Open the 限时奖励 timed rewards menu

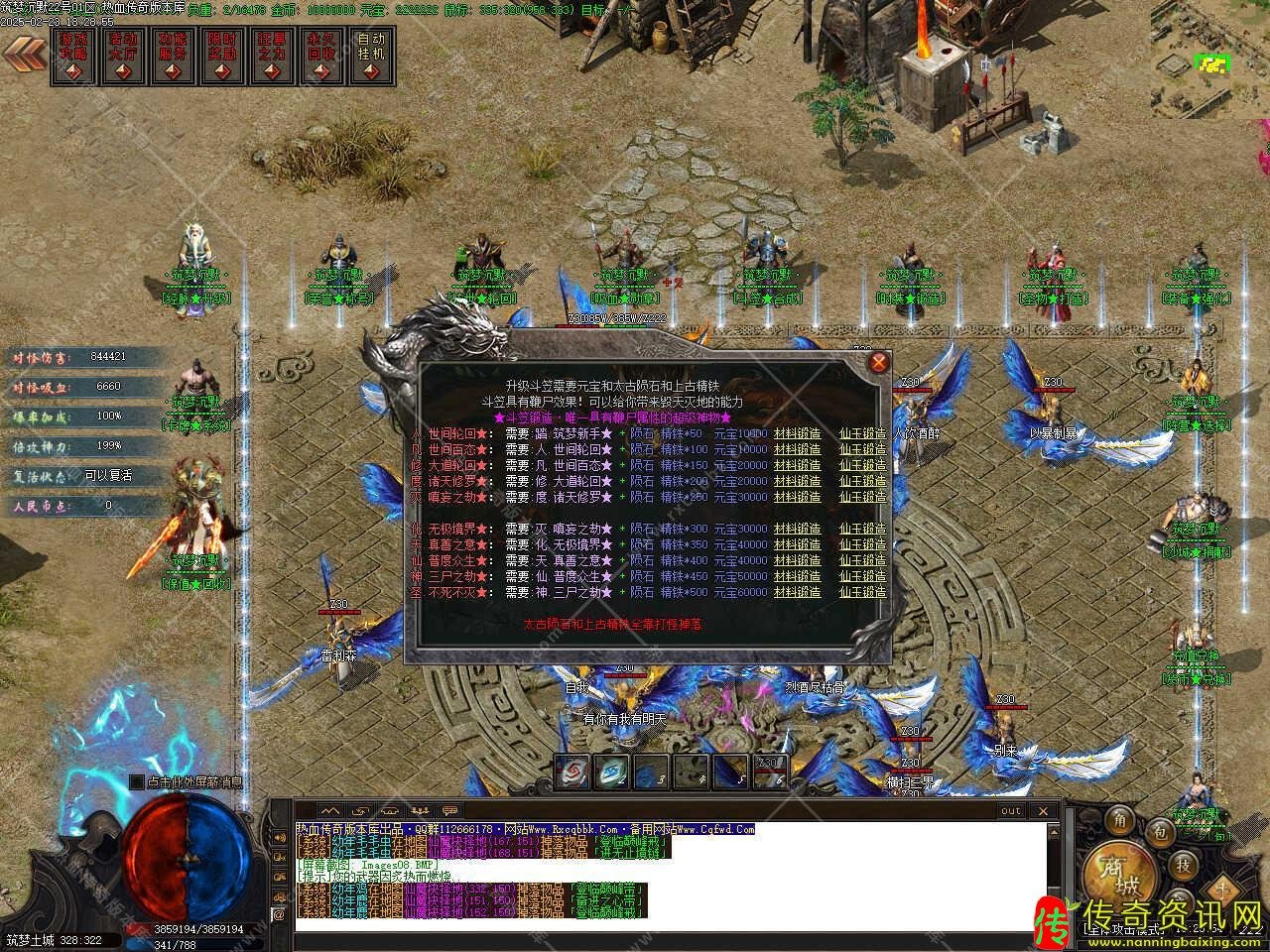[x=222, y=58]
